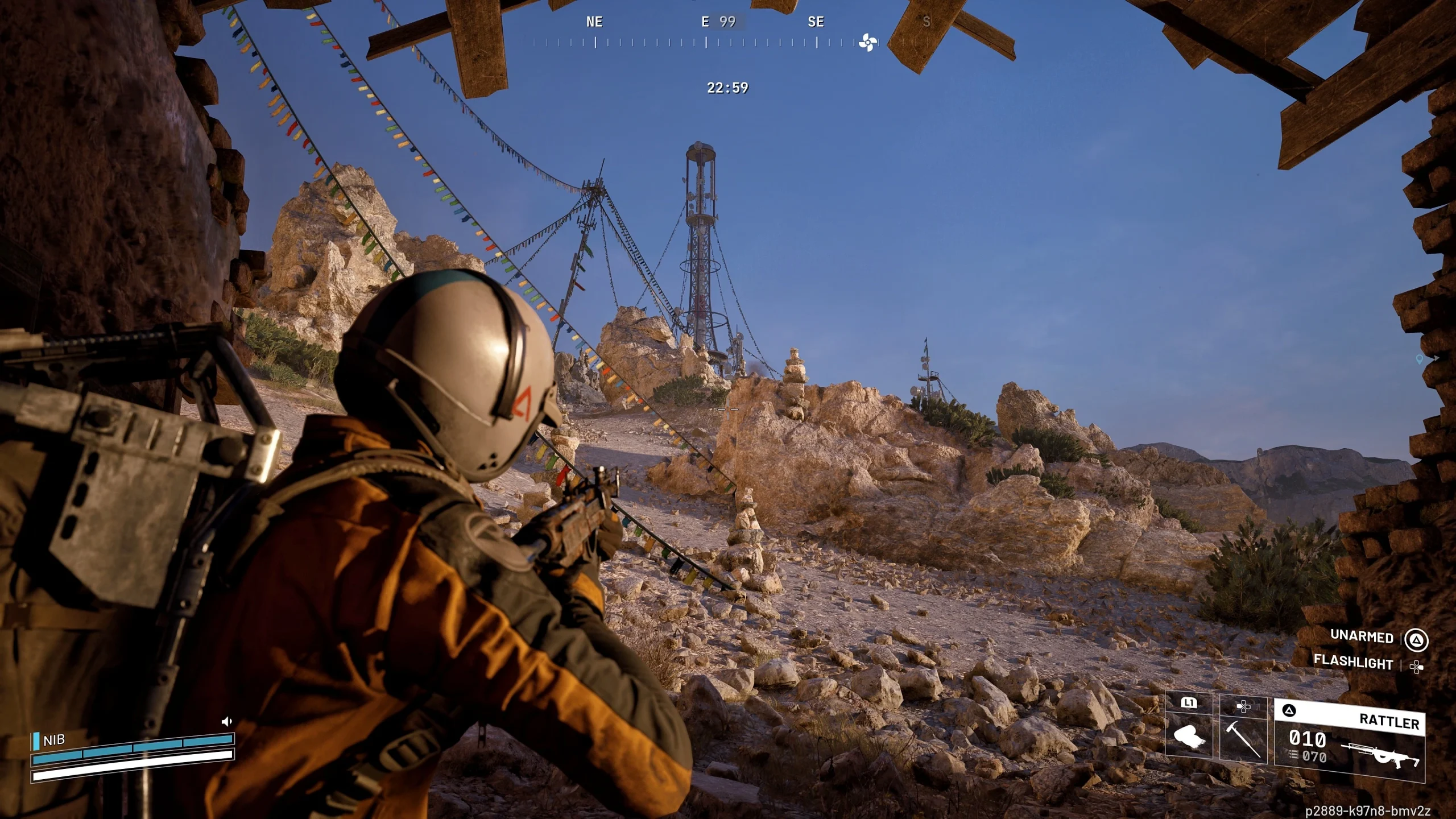The height and width of the screenshot is (819, 1456).
Task: Select the bandage quick-slot icon
Action: pyautogui.click(x=1190, y=735)
